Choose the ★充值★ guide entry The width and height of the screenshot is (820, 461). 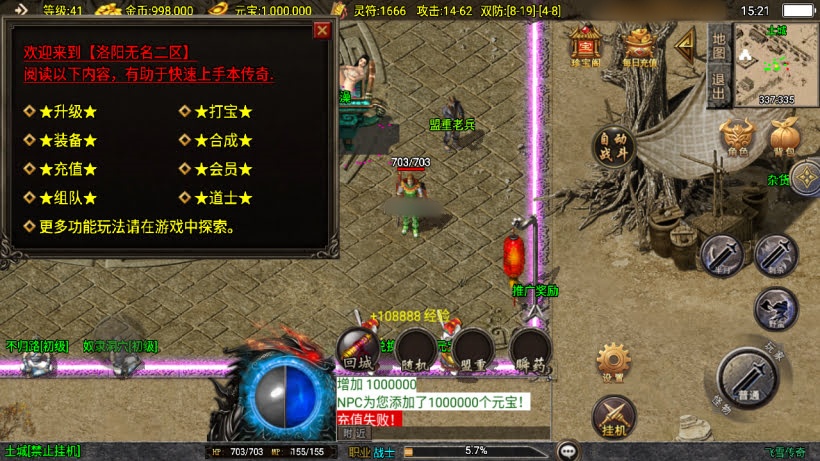coord(68,170)
